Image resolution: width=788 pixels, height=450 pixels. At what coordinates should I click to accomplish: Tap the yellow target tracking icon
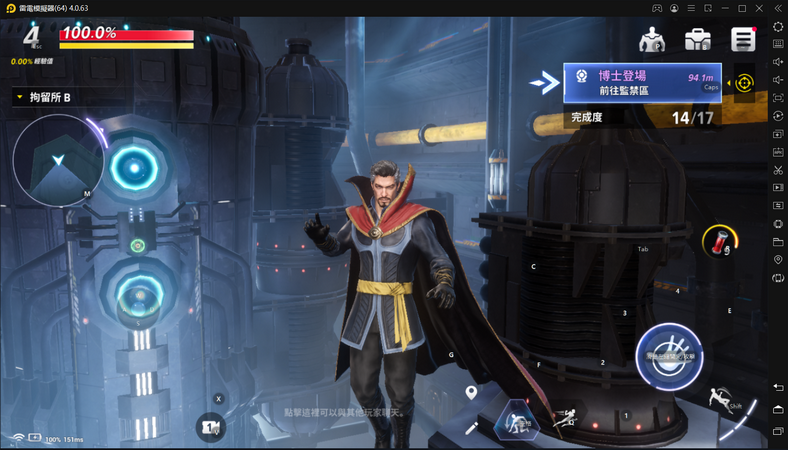click(744, 83)
